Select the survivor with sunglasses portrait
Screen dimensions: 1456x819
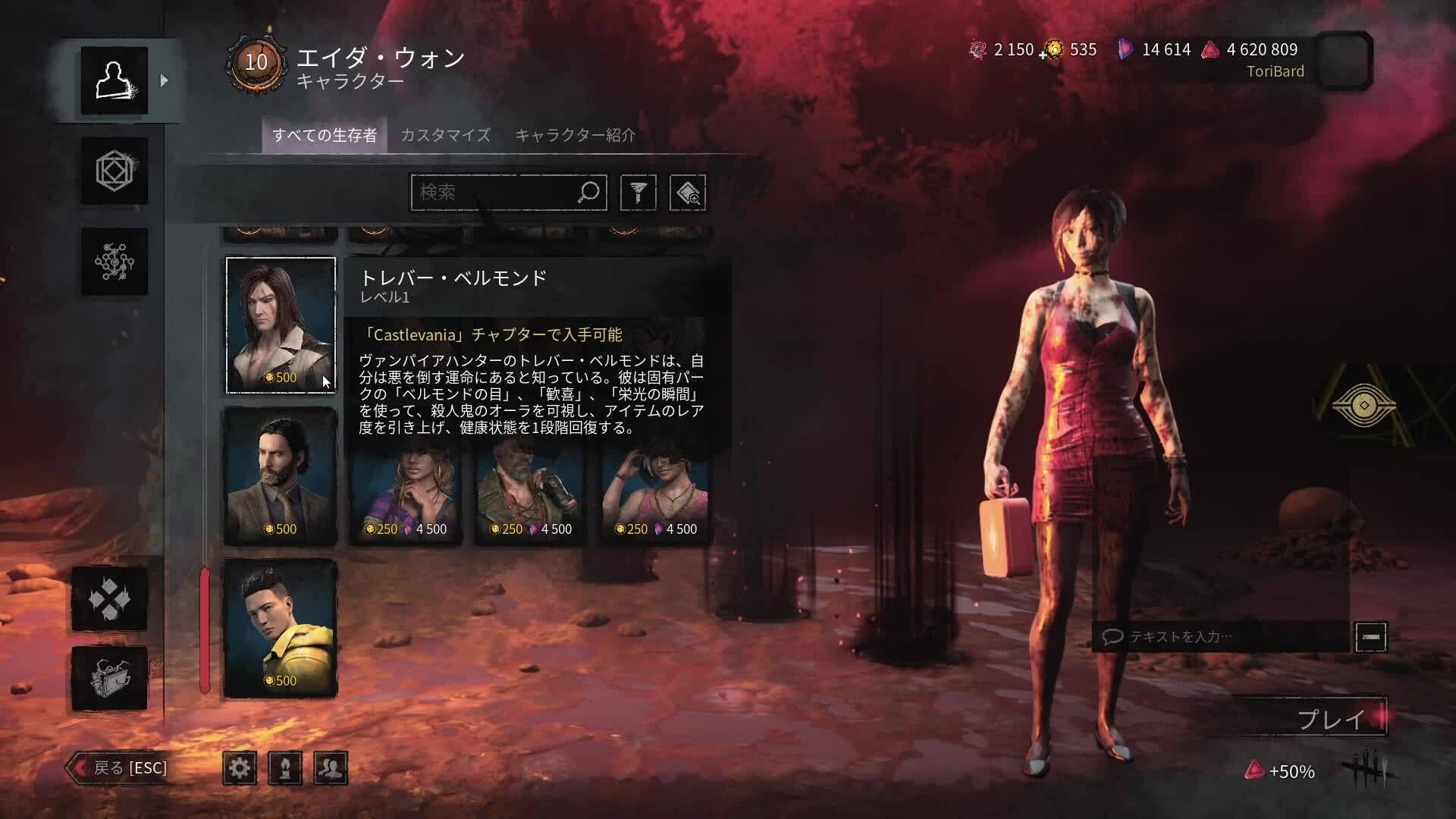tap(657, 493)
